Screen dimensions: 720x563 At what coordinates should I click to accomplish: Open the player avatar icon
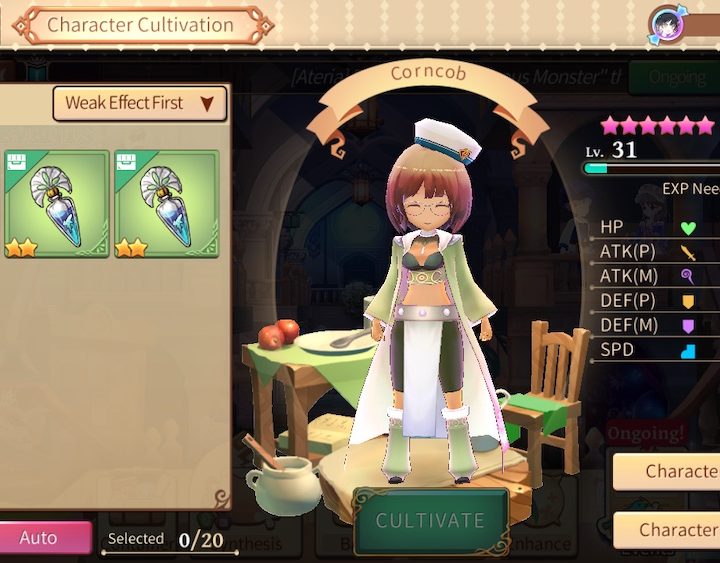667,23
